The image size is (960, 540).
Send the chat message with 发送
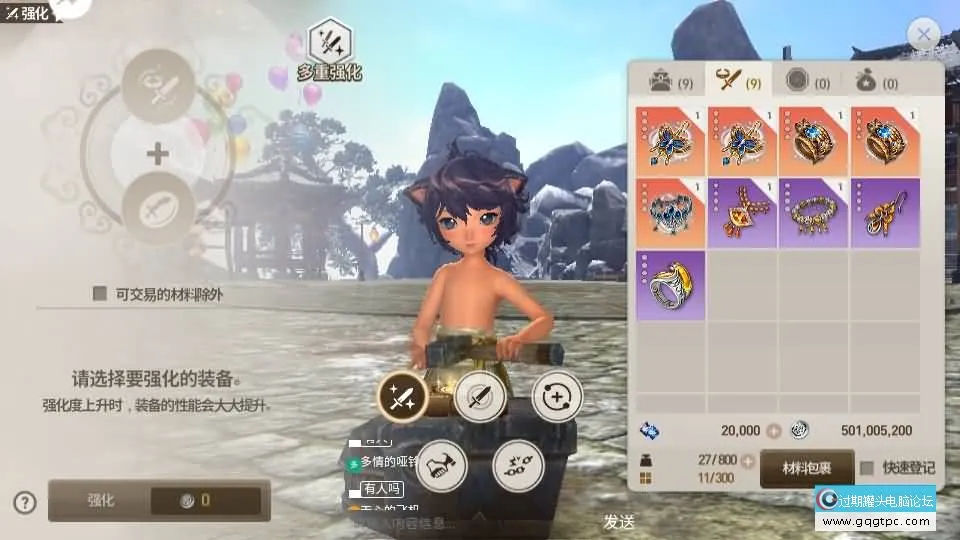click(x=619, y=521)
